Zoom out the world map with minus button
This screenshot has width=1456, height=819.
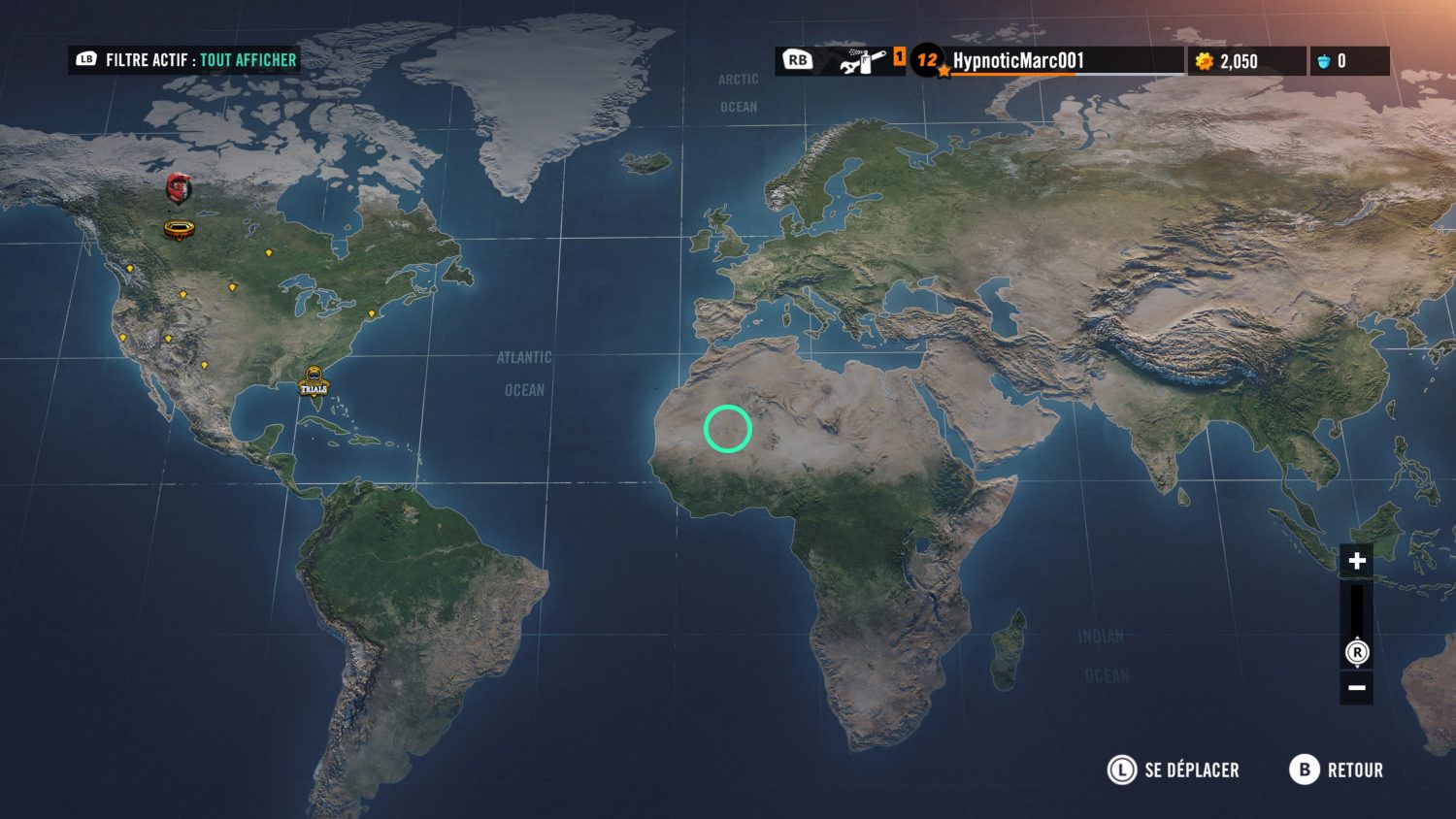pos(1356,688)
